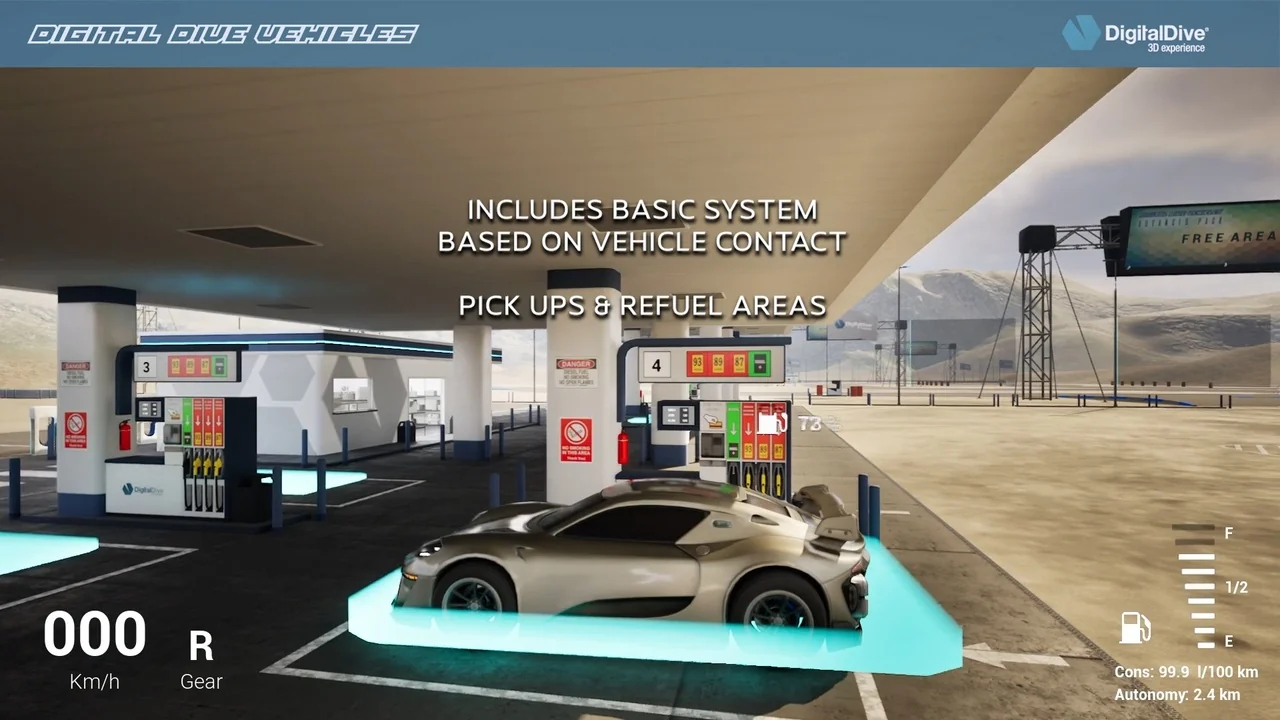Image resolution: width=1280 pixels, height=720 pixels.
Task: Click the payment keypad panel on pump 4
Action: [678, 416]
